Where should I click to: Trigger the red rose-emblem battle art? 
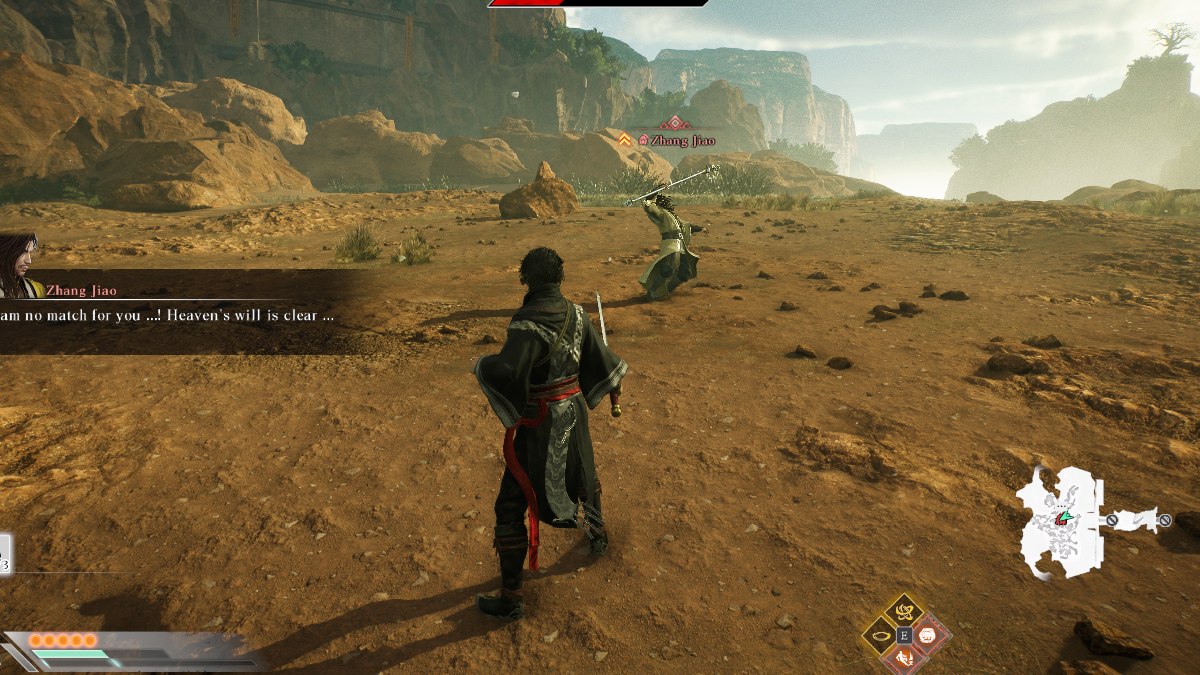[929, 635]
